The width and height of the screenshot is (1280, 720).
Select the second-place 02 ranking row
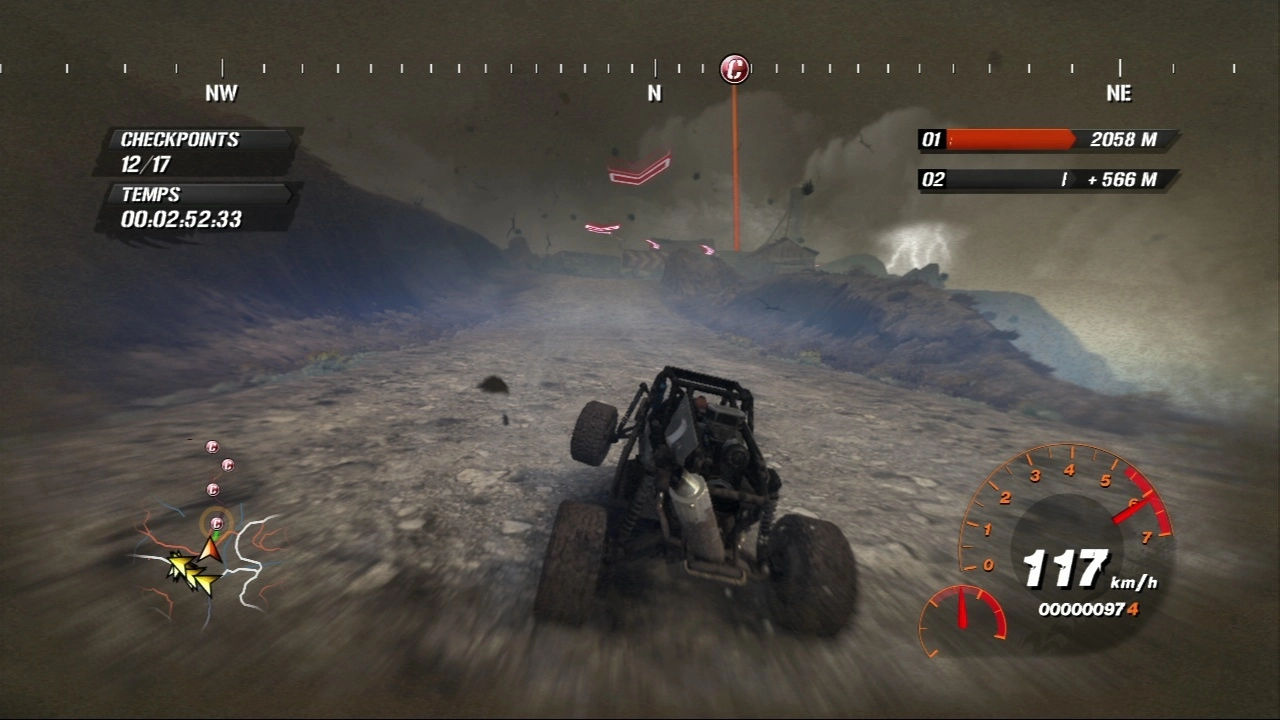click(1047, 180)
